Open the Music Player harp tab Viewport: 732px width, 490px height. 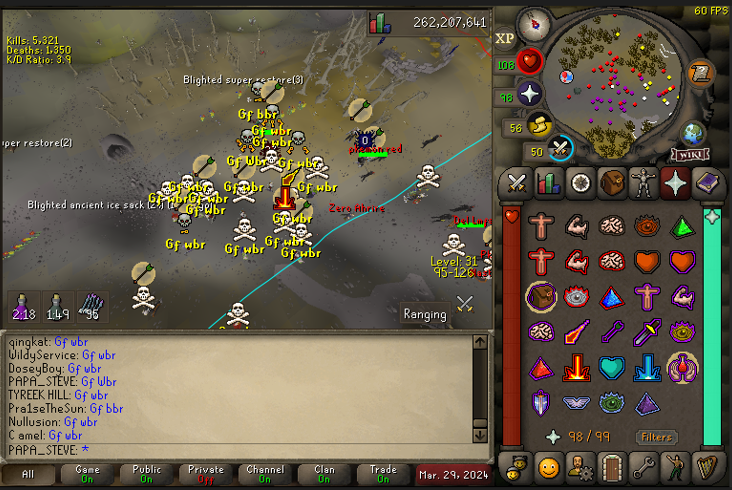point(708,466)
